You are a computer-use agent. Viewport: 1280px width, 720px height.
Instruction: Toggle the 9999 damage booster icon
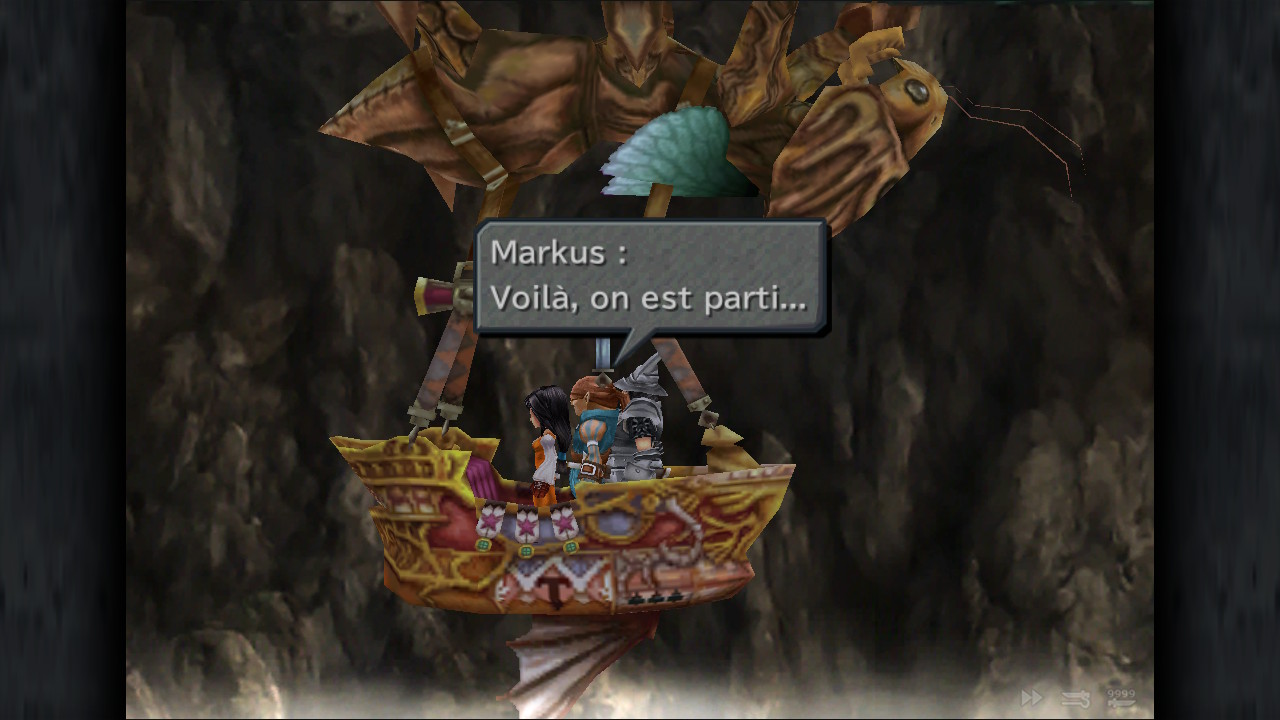pyautogui.click(x=1121, y=698)
